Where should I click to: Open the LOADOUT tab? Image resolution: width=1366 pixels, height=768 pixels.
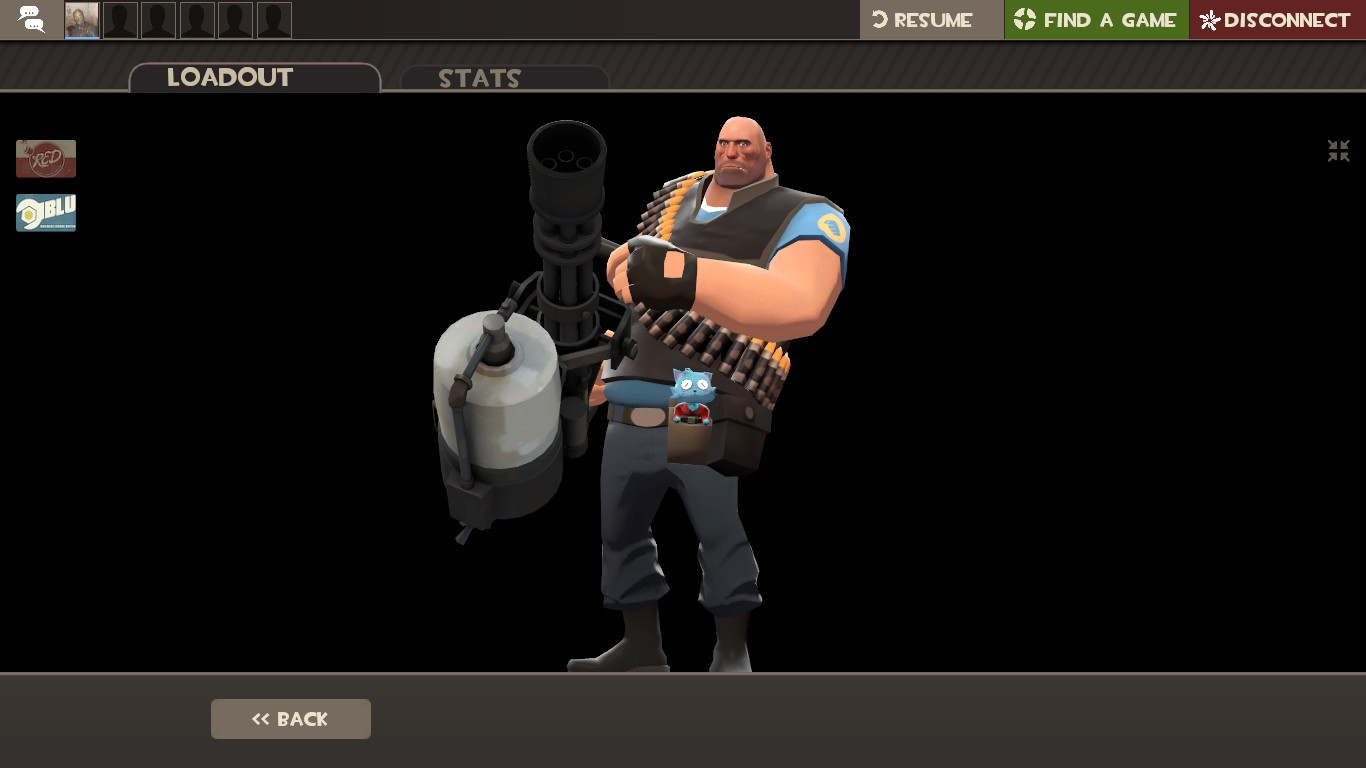click(x=230, y=77)
